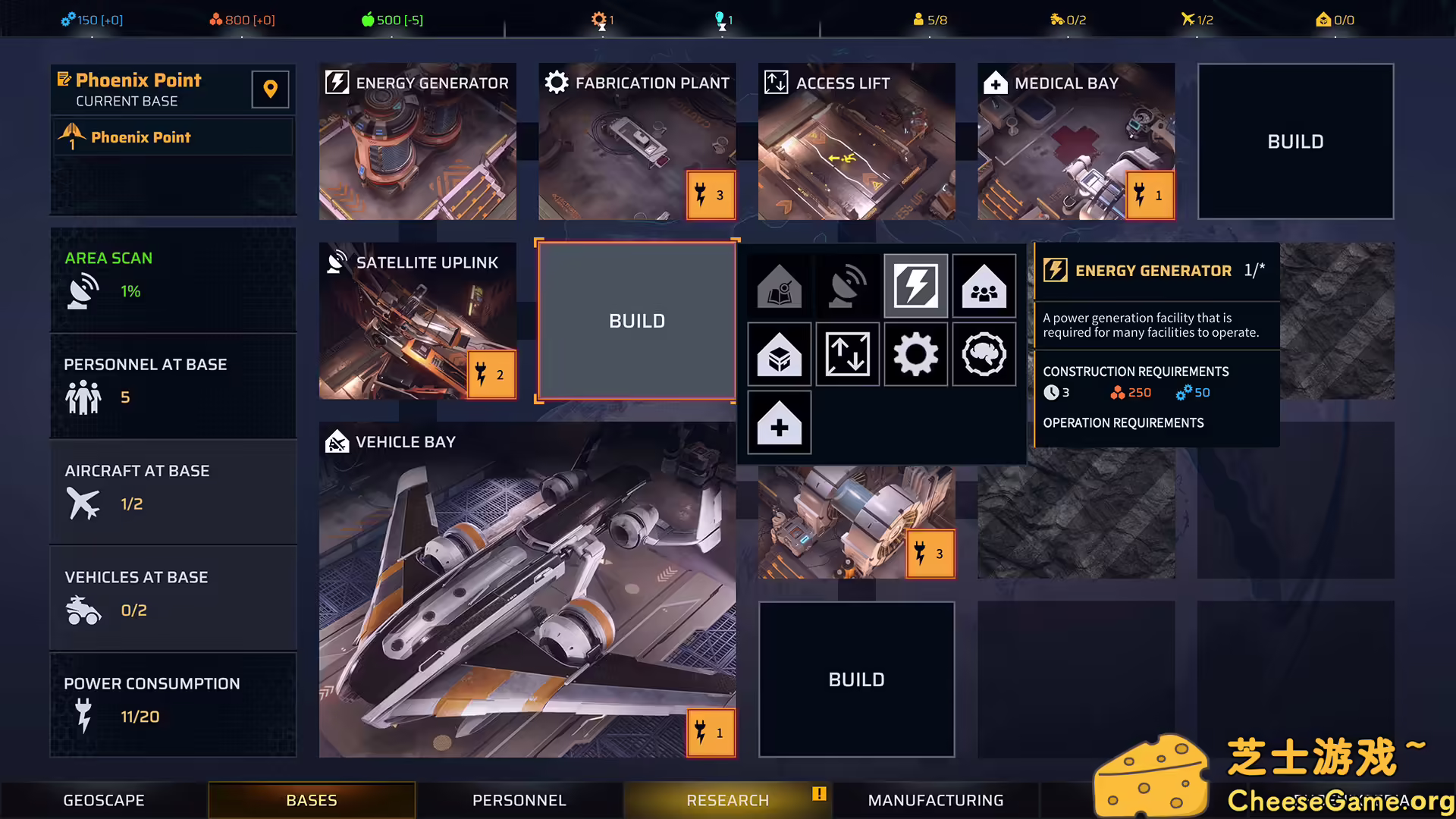Switch to the Personnel tab
The height and width of the screenshot is (819, 1456).
pyautogui.click(x=519, y=800)
